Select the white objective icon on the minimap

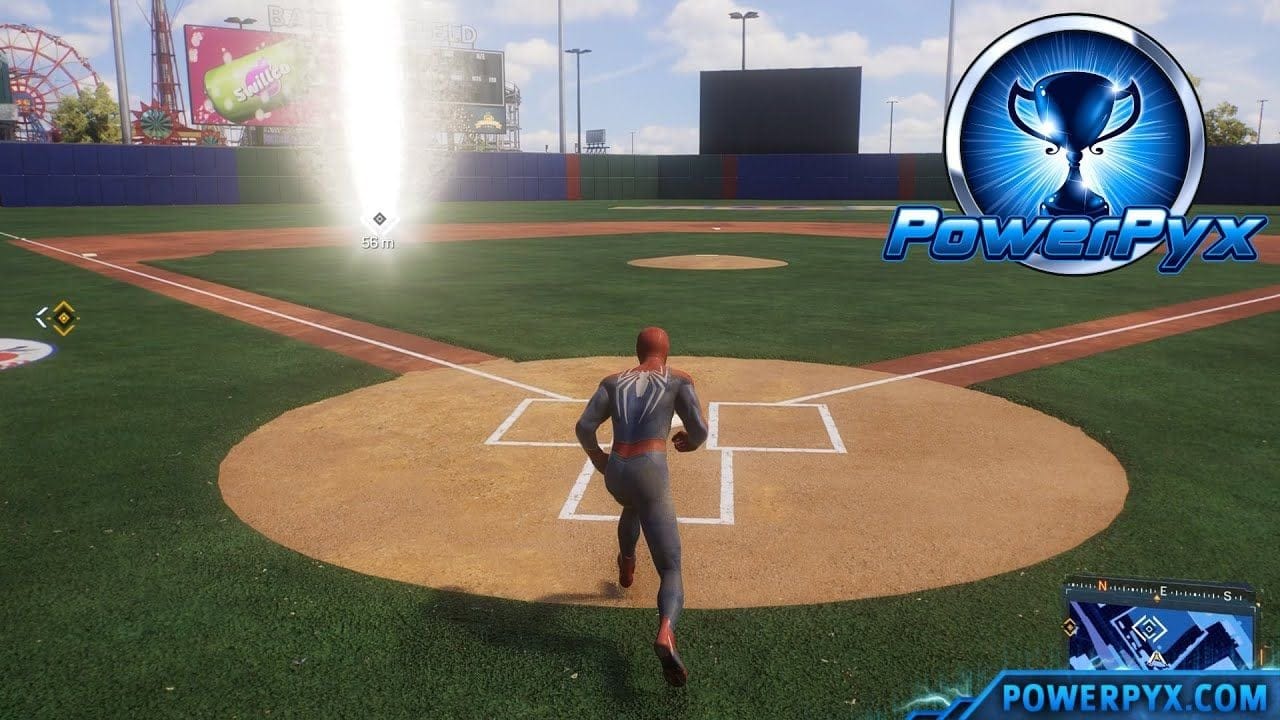tap(1148, 630)
